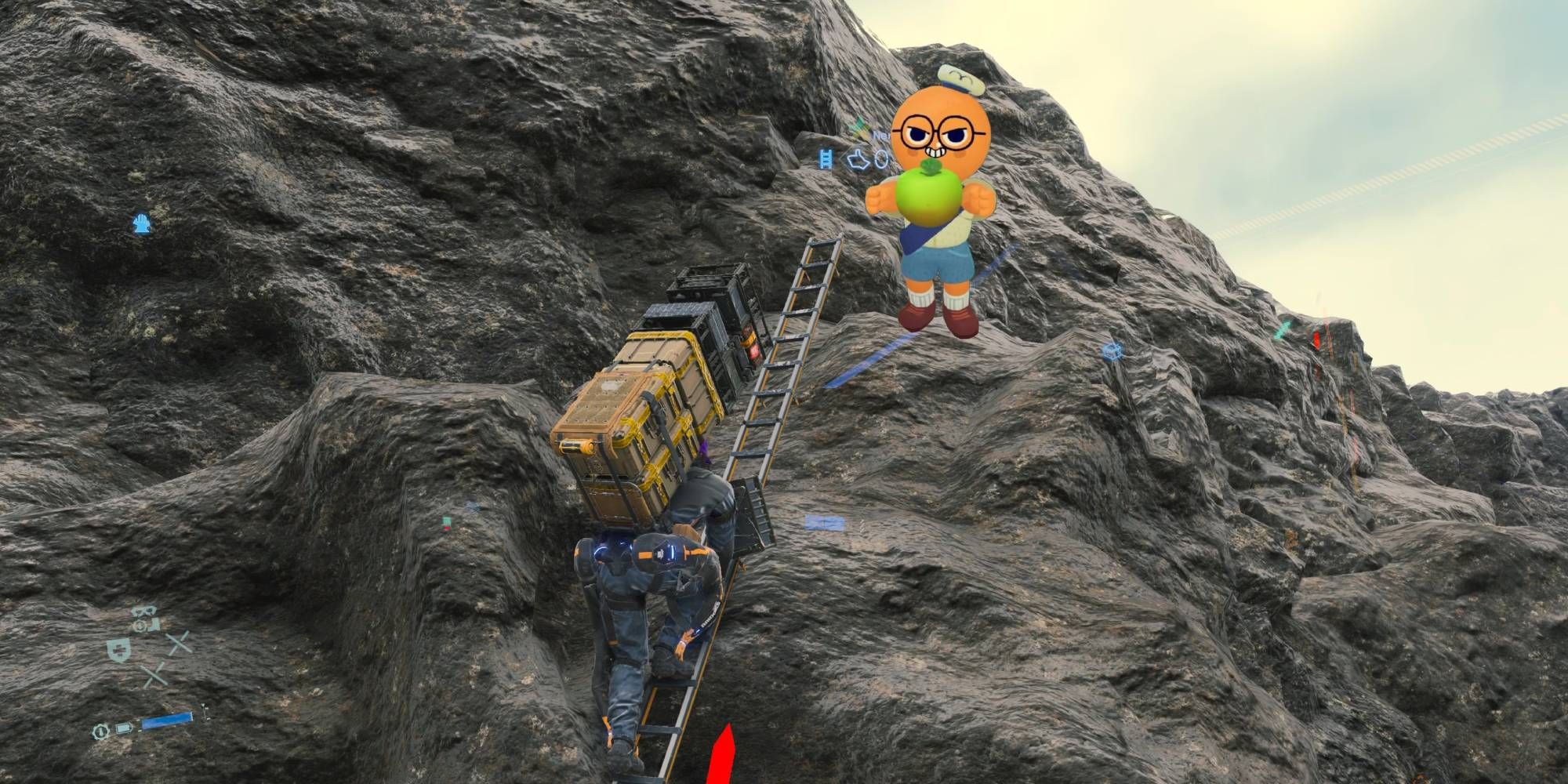Click the cyan chevron waypoint marker on the ridge
Image resolution: width=1568 pixels, height=784 pixels.
(x=1281, y=331)
